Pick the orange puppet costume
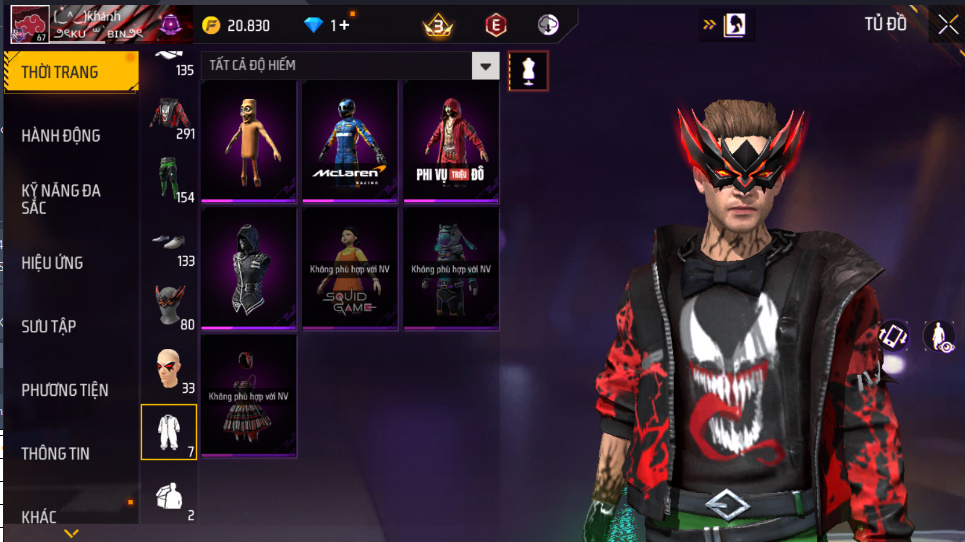This screenshot has height=542, width=965. 249,141
